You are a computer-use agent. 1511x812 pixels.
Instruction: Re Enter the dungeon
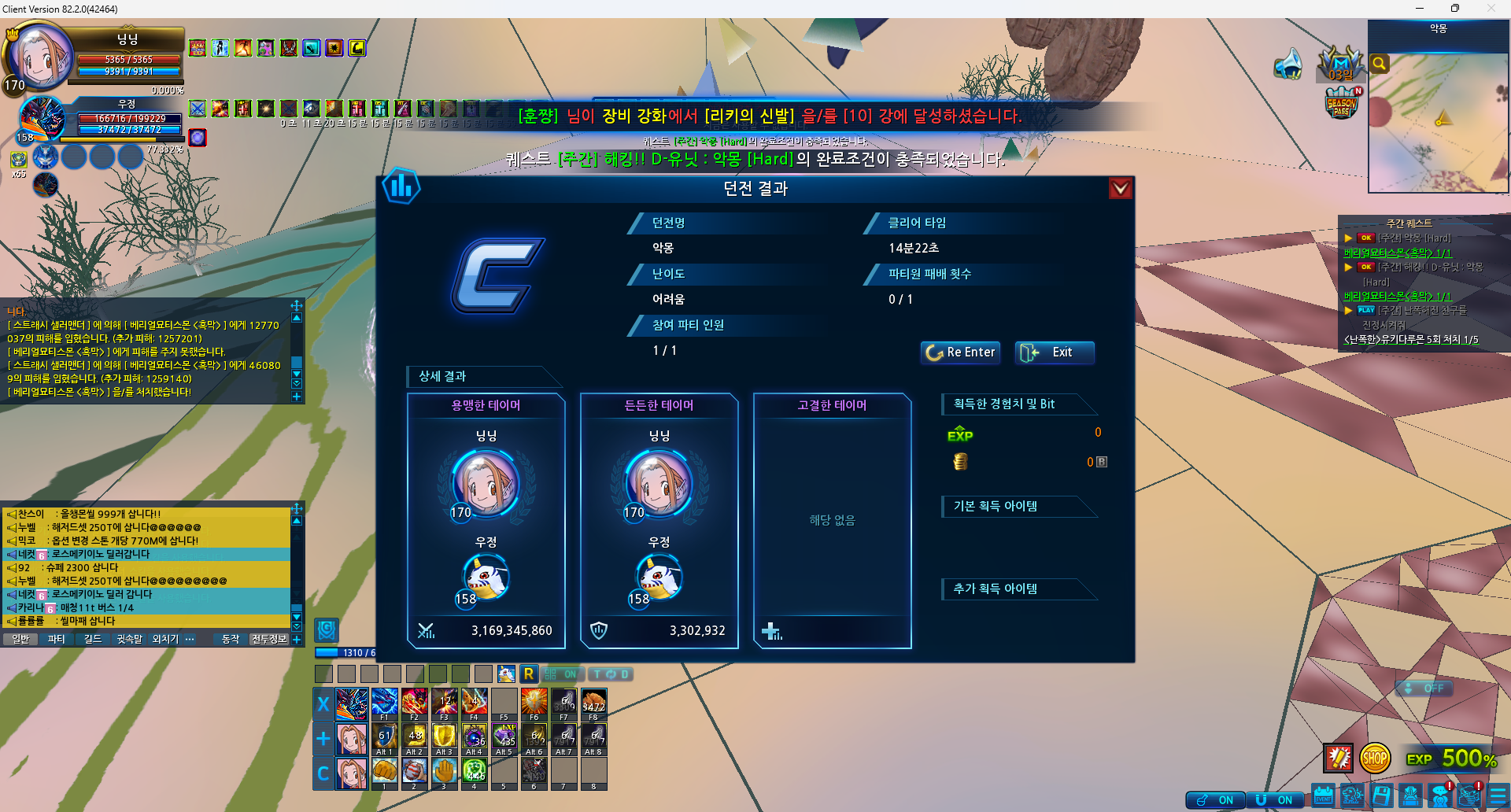click(961, 352)
